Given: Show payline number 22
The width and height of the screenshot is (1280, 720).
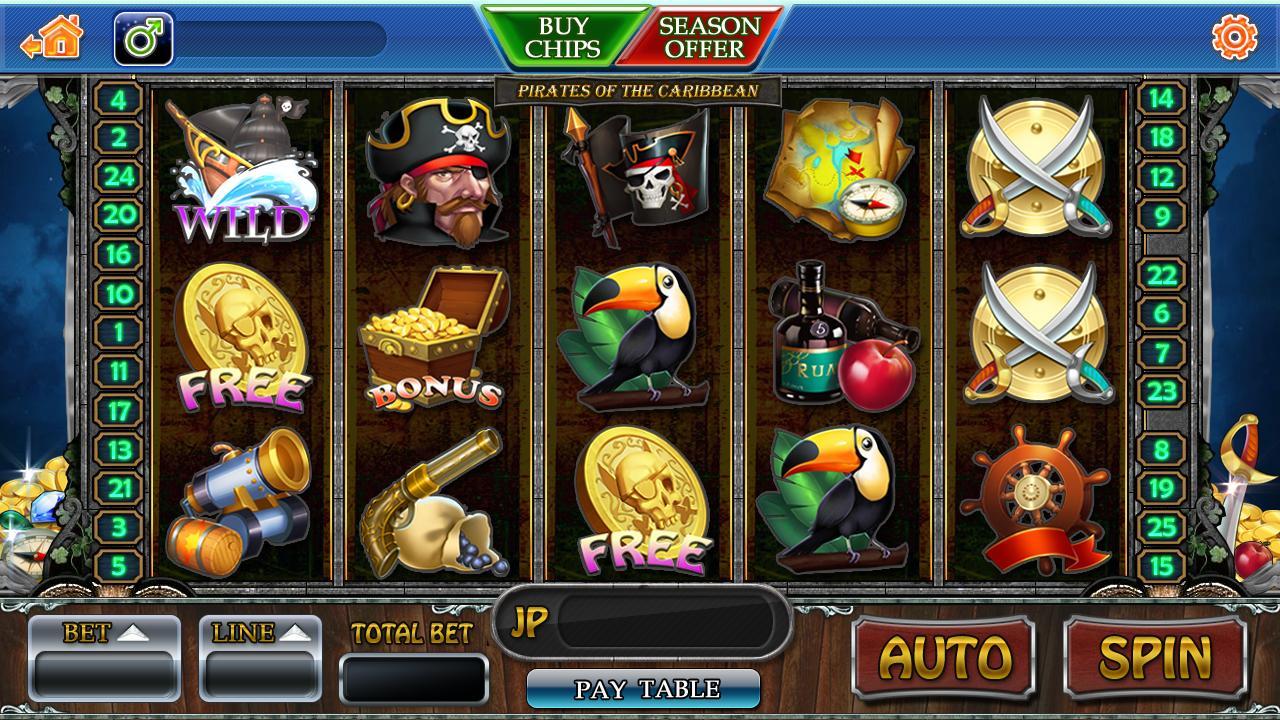Looking at the screenshot, I should pos(1161,274).
